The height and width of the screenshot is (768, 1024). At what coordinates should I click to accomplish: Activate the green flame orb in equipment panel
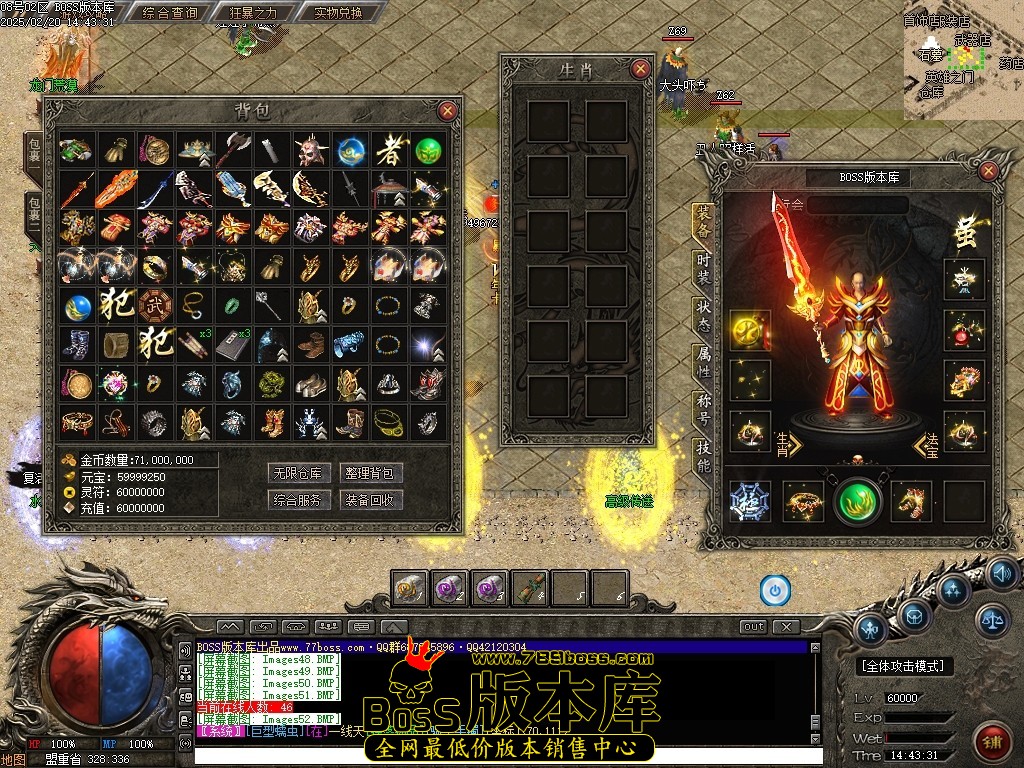tap(858, 501)
